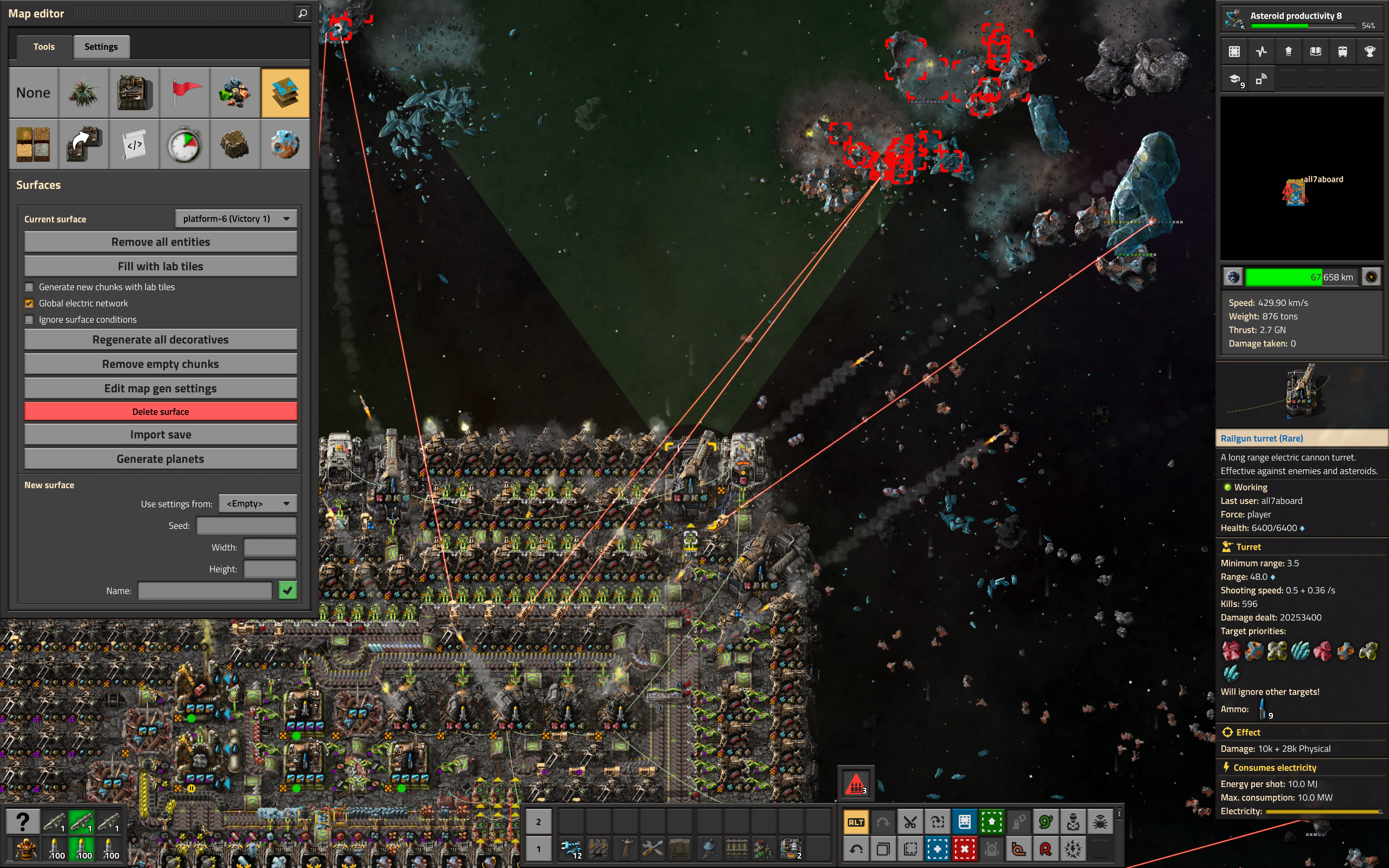Uncheck Global electric network
Screen dimensions: 1389x868
29,303
